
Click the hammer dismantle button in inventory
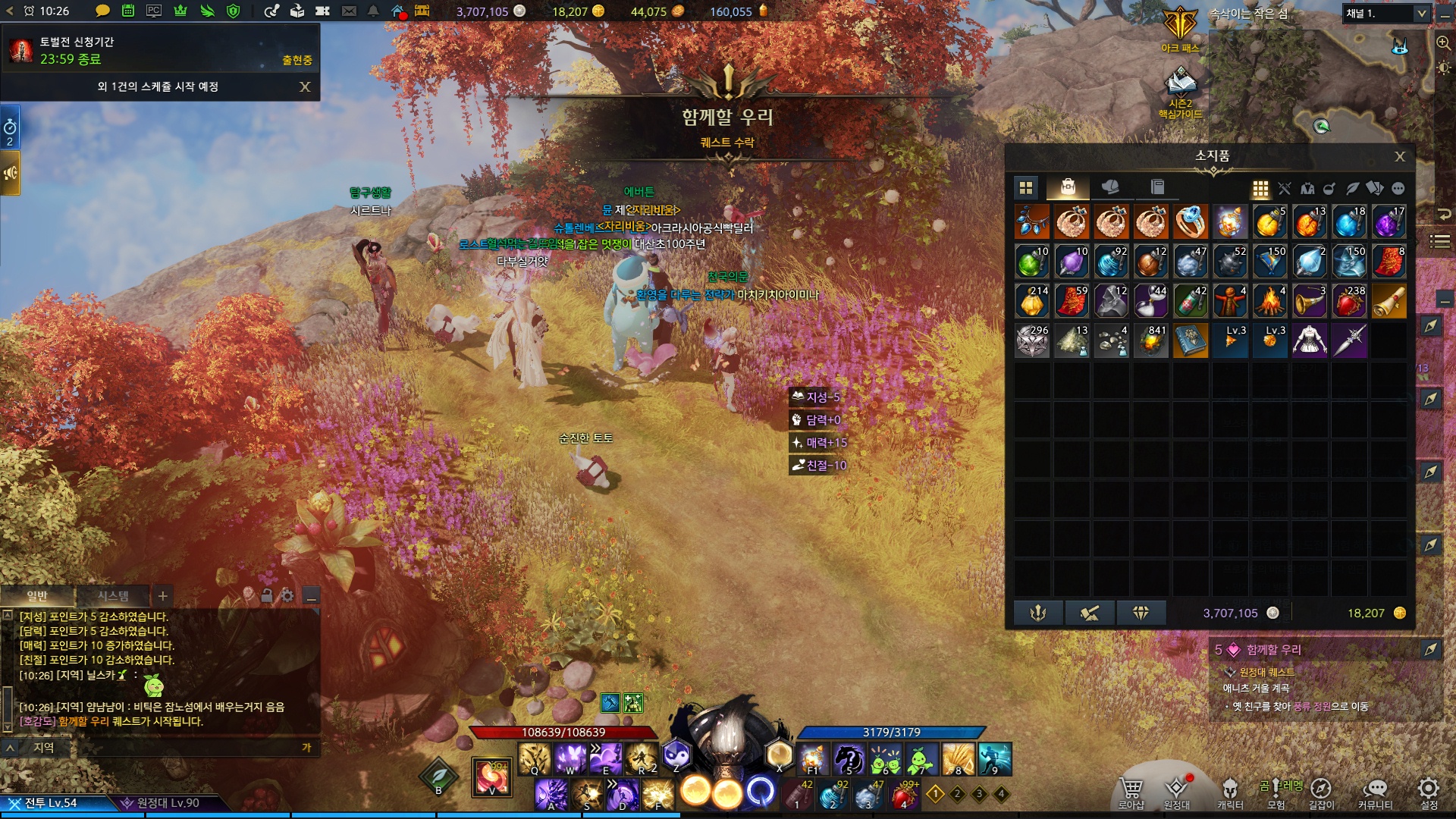1090,613
